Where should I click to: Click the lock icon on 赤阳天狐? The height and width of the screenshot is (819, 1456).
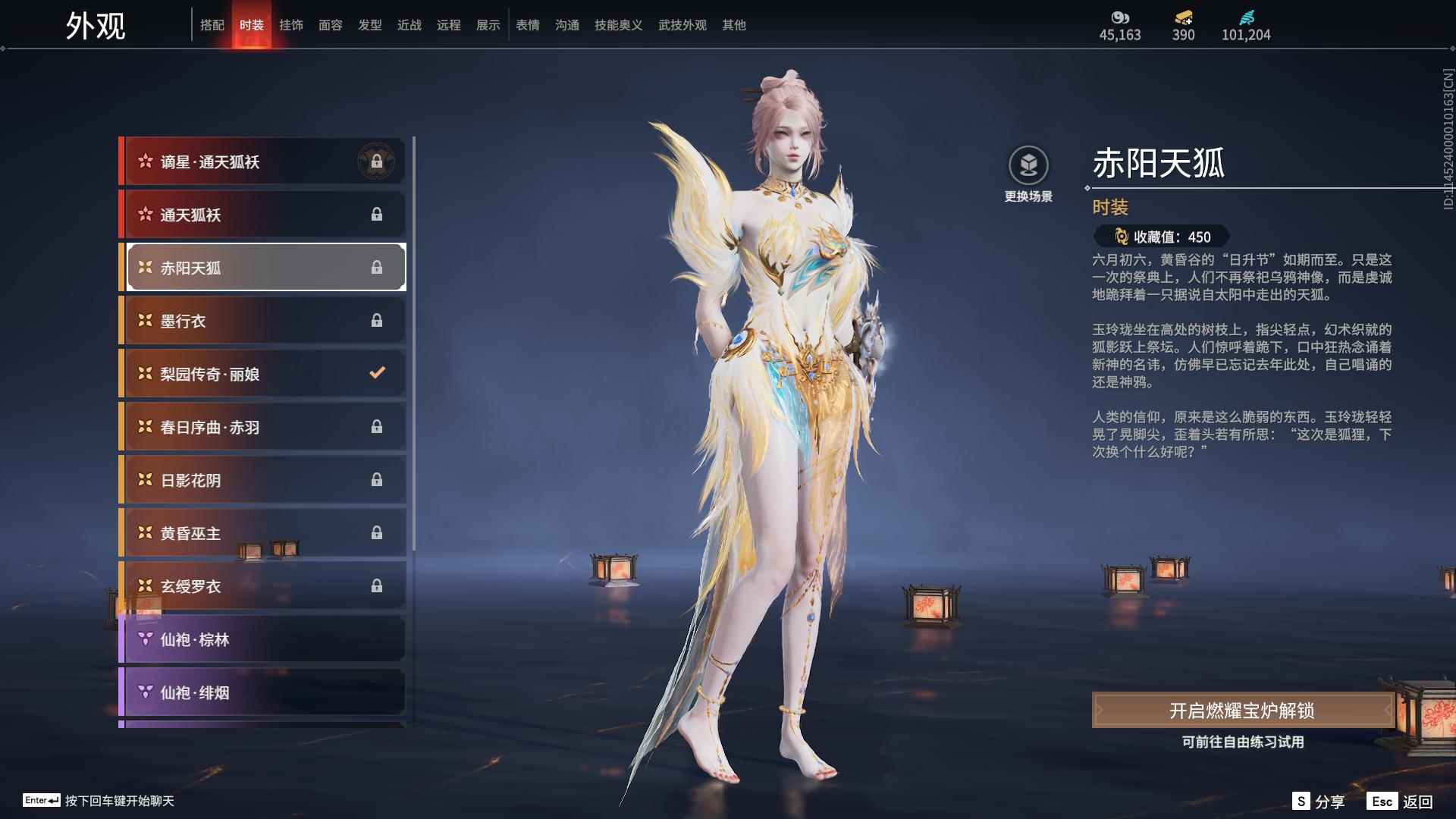(x=377, y=267)
